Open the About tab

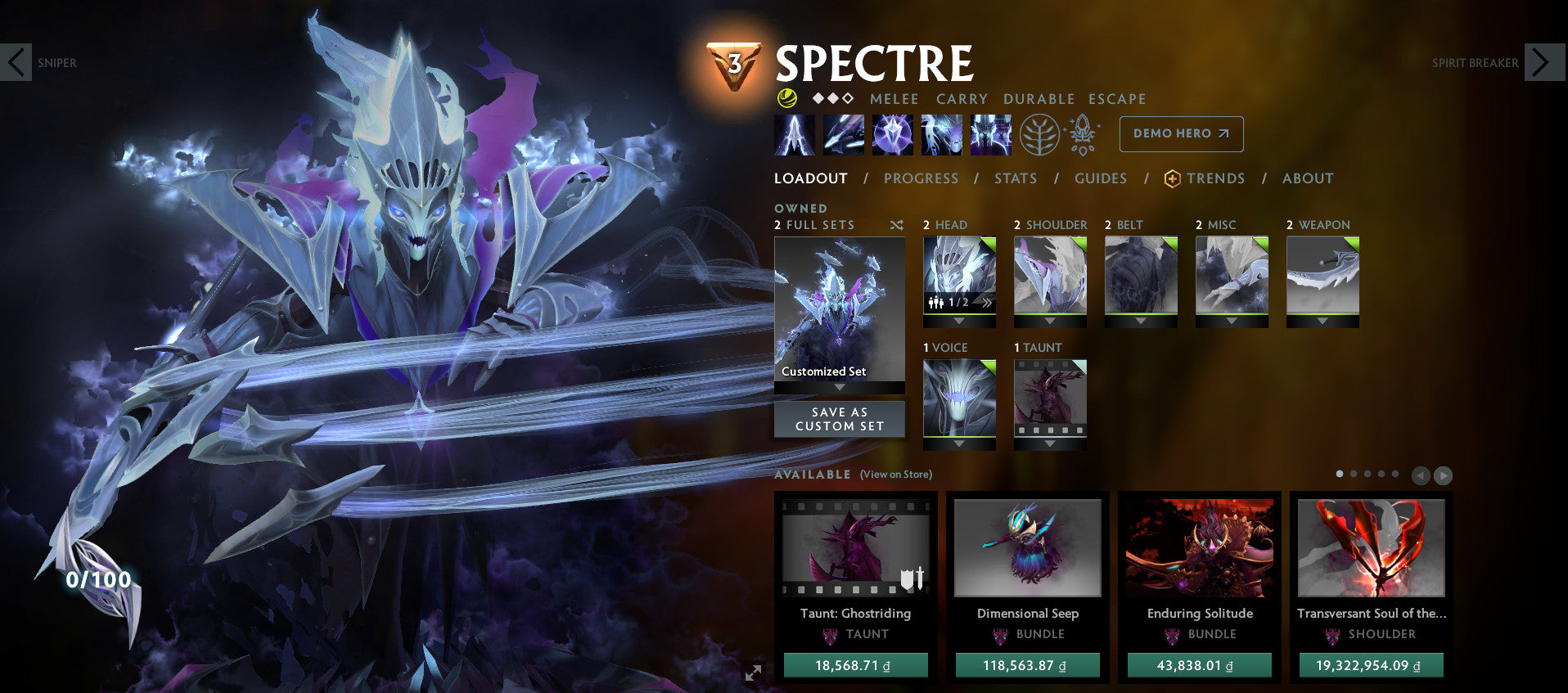pyautogui.click(x=1307, y=178)
